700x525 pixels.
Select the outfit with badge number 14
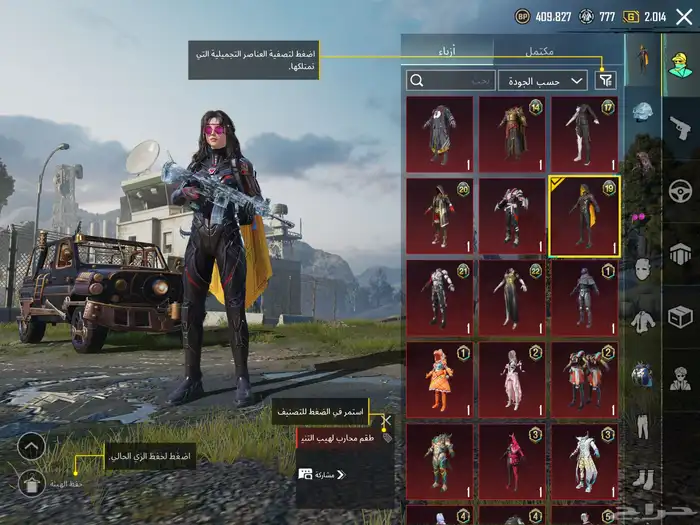click(512, 134)
